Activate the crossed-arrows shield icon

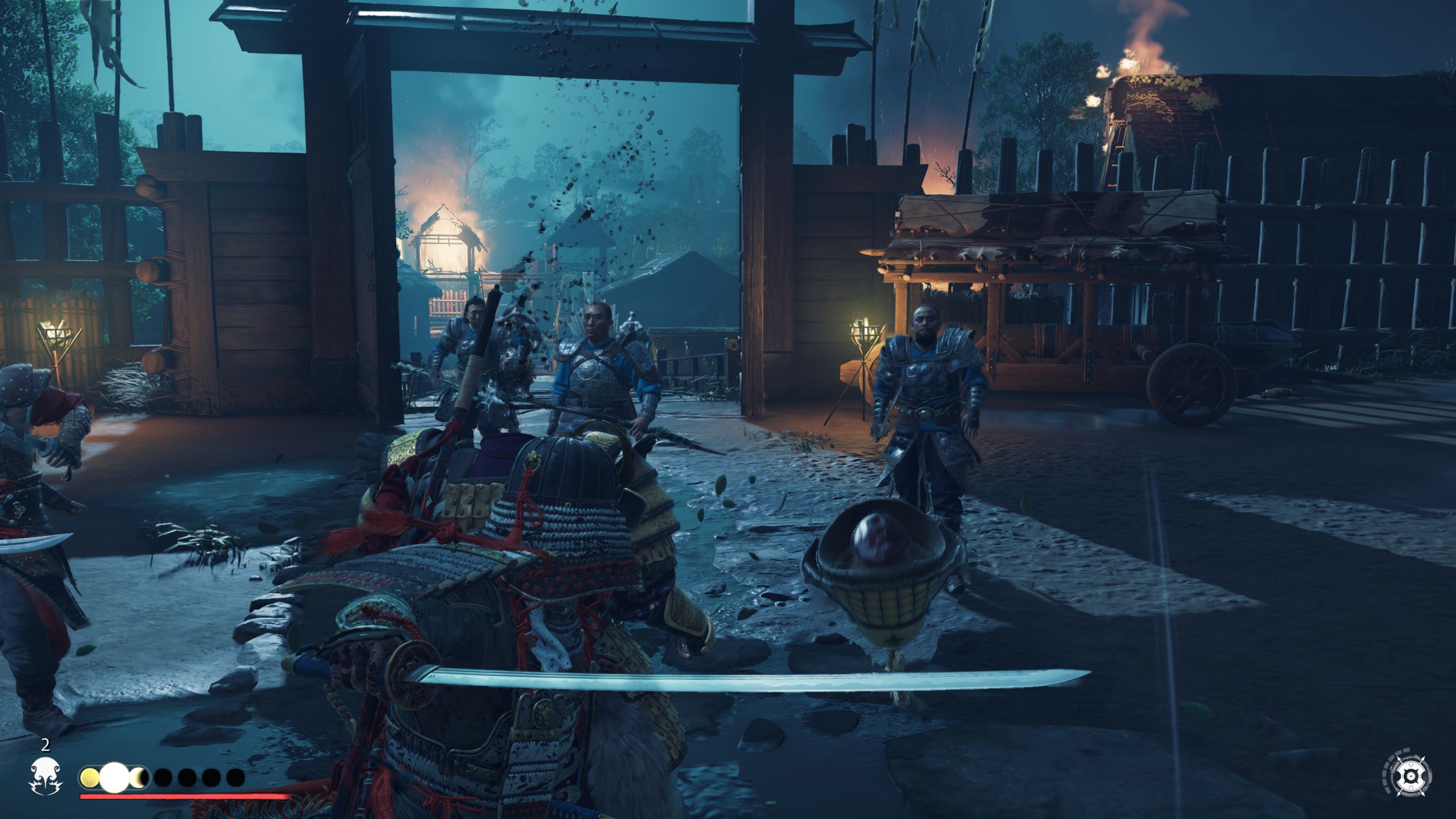point(1409,776)
